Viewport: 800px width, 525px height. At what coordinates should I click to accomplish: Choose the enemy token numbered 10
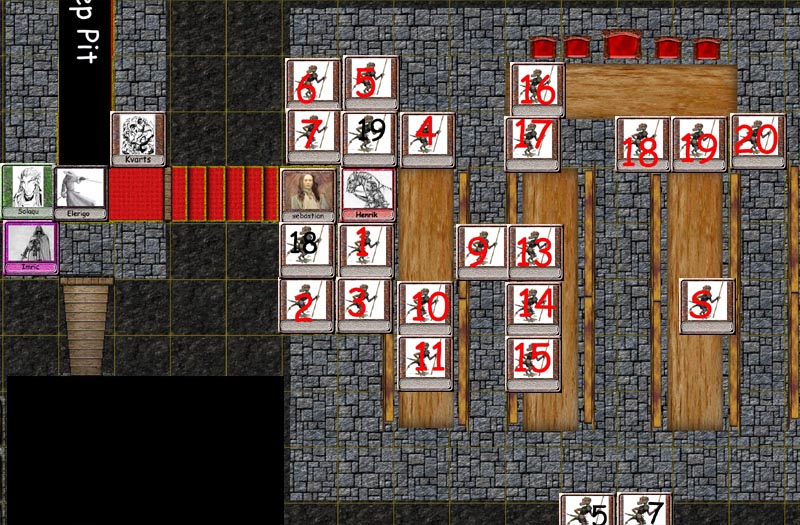tap(426, 307)
